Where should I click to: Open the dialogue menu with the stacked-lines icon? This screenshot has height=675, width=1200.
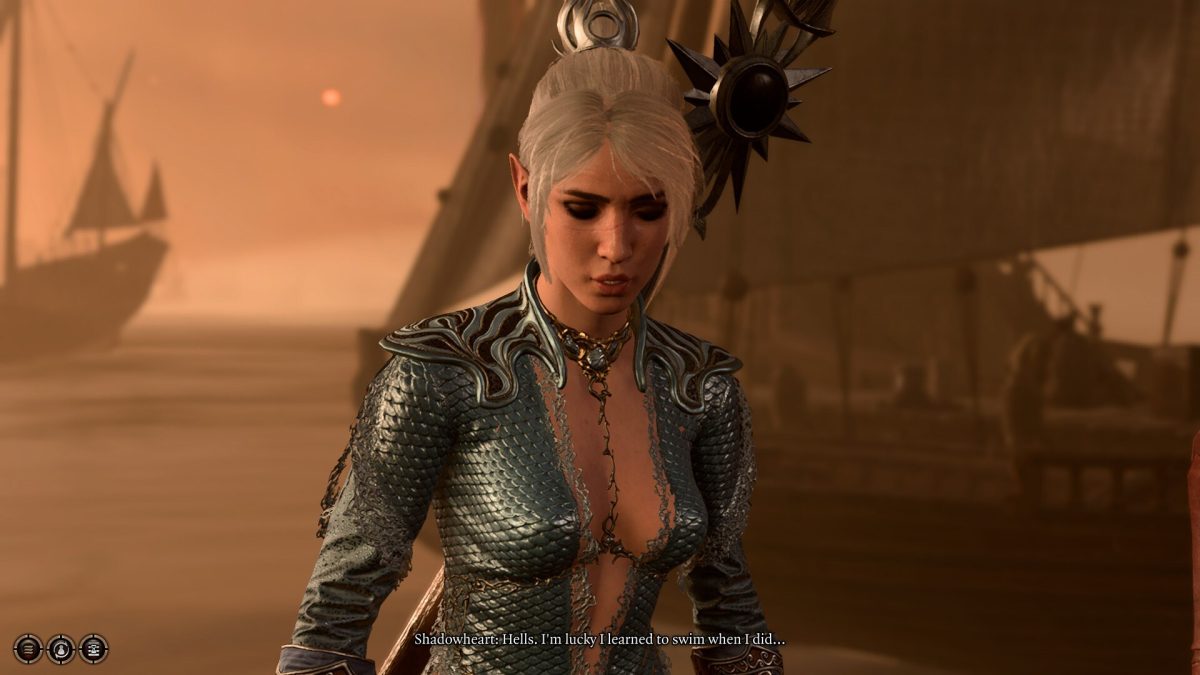click(28, 649)
